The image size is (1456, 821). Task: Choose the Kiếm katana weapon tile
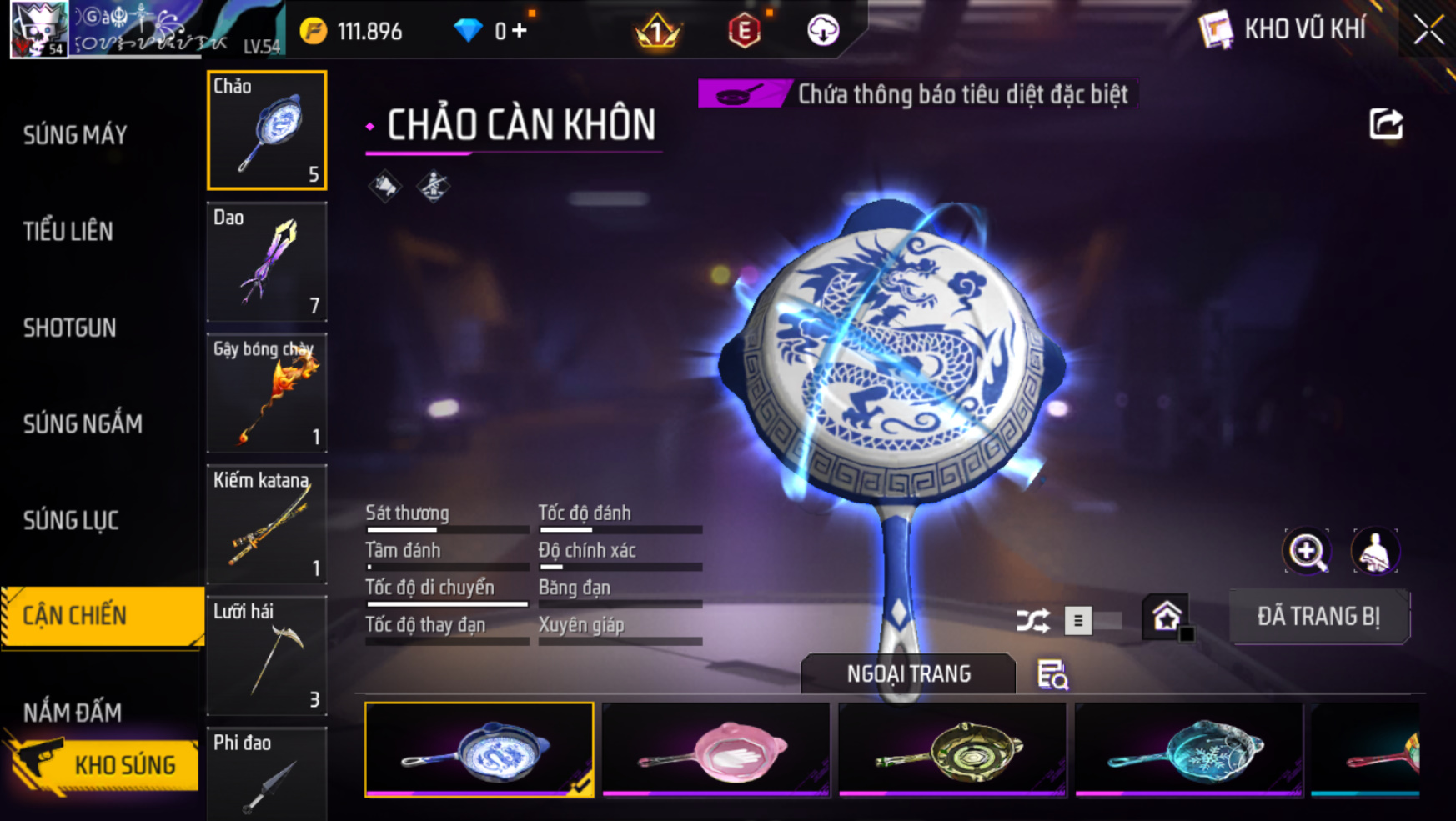click(267, 524)
